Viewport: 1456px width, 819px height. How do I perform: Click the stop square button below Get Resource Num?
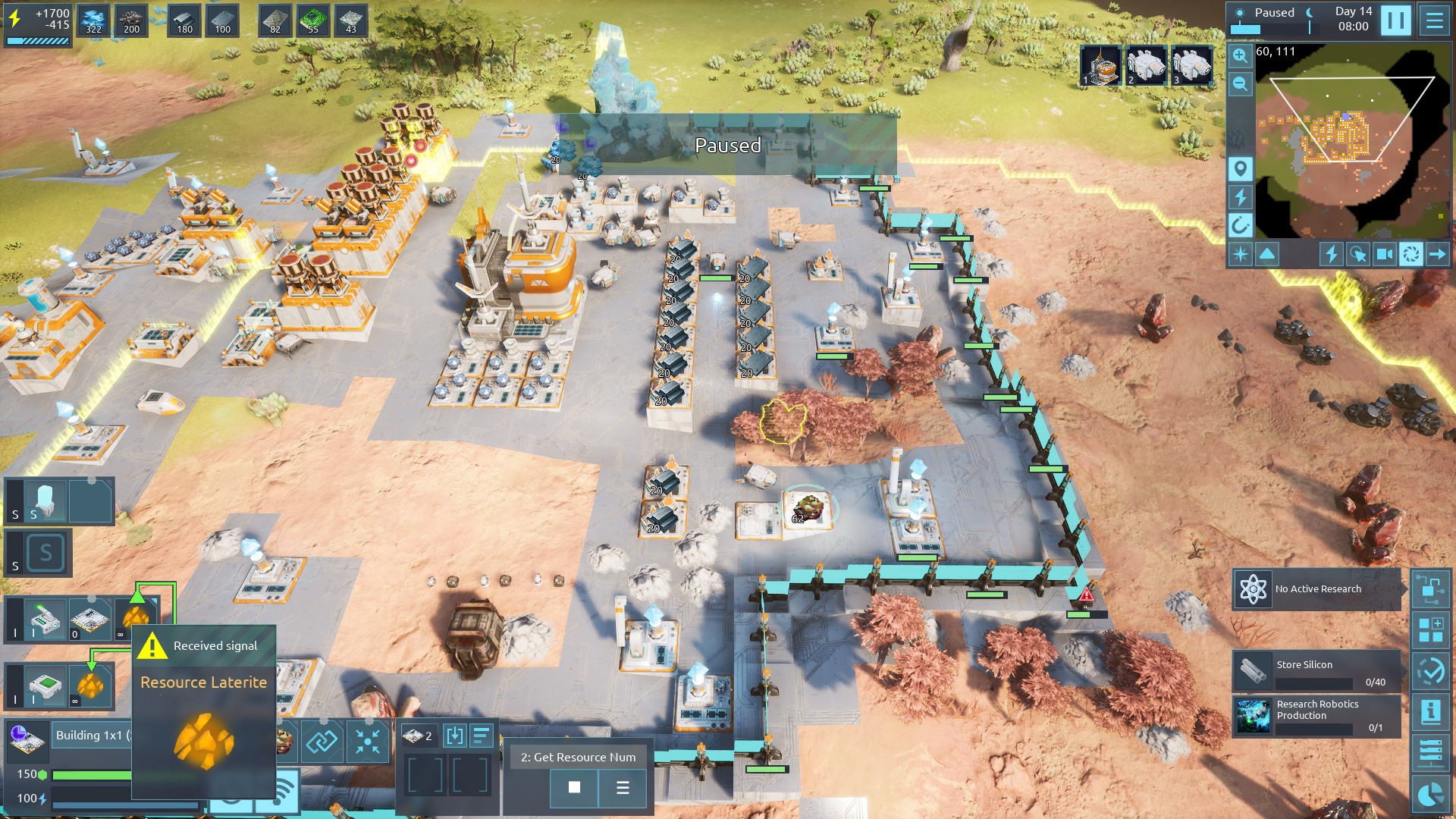pos(574,788)
